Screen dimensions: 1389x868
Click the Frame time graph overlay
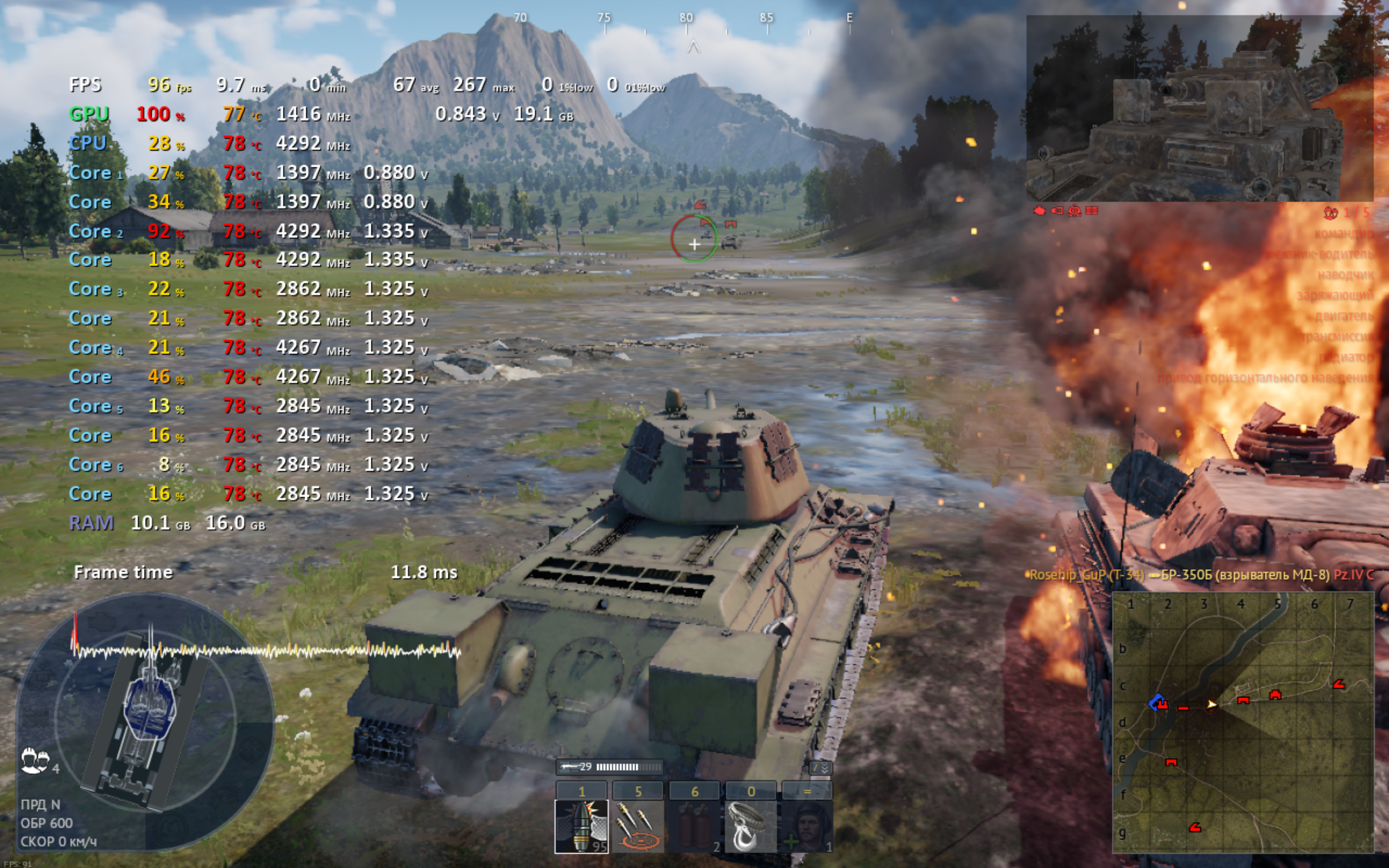click(x=267, y=651)
